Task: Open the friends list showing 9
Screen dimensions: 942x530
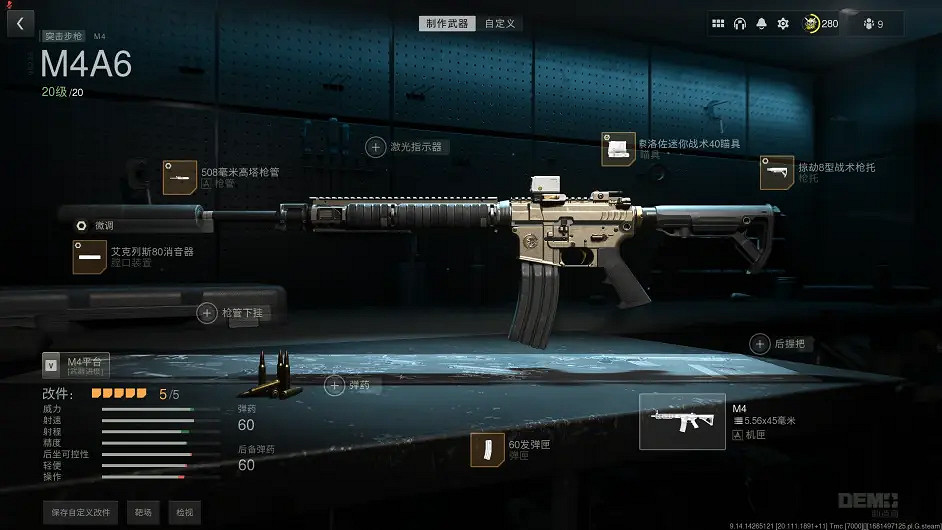Action: (x=873, y=24)
